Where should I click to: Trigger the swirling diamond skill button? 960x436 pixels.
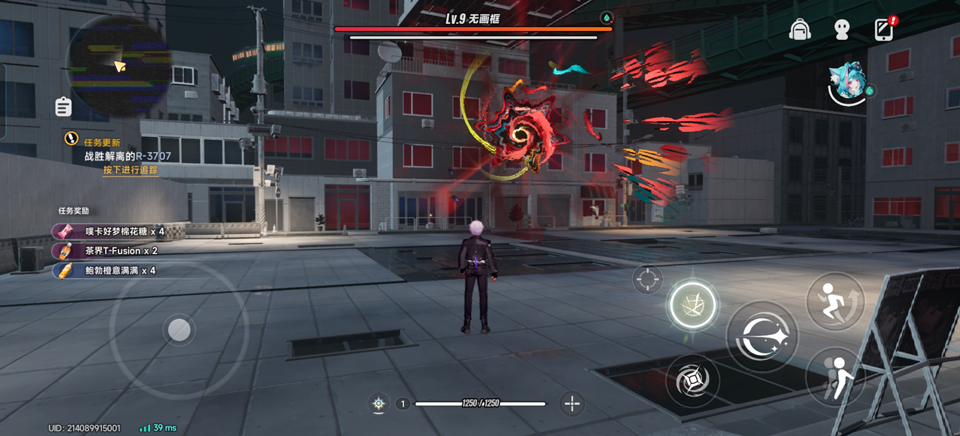pyautogui.click(x=691, y=380)
